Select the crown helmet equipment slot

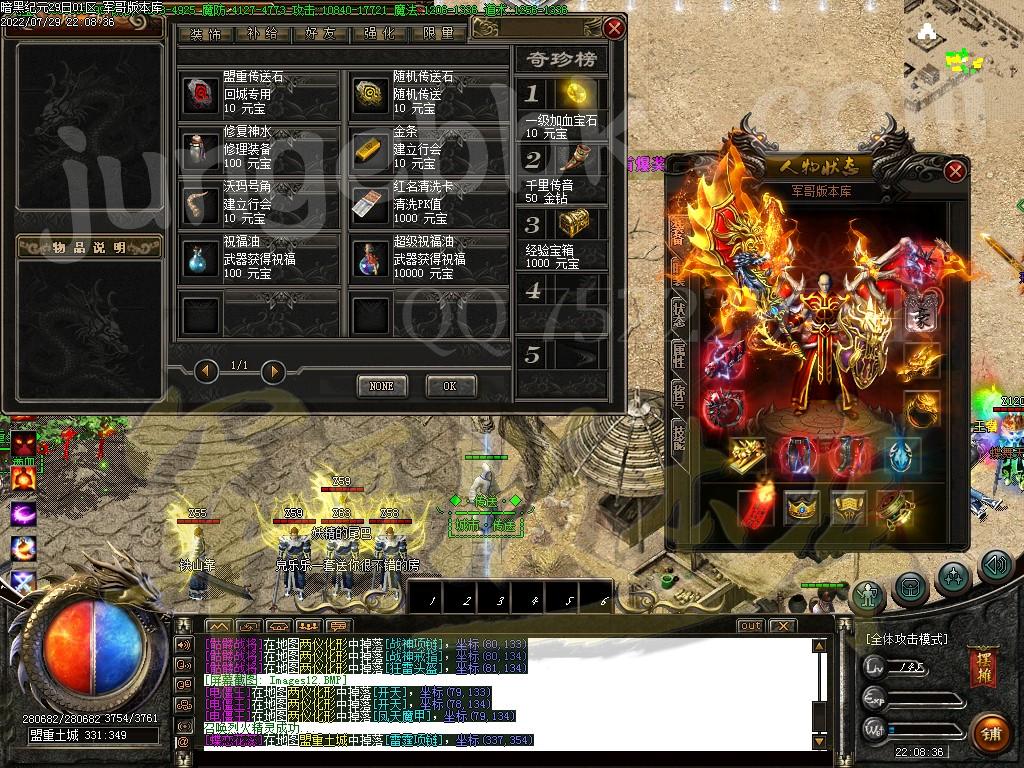[802, 508]
